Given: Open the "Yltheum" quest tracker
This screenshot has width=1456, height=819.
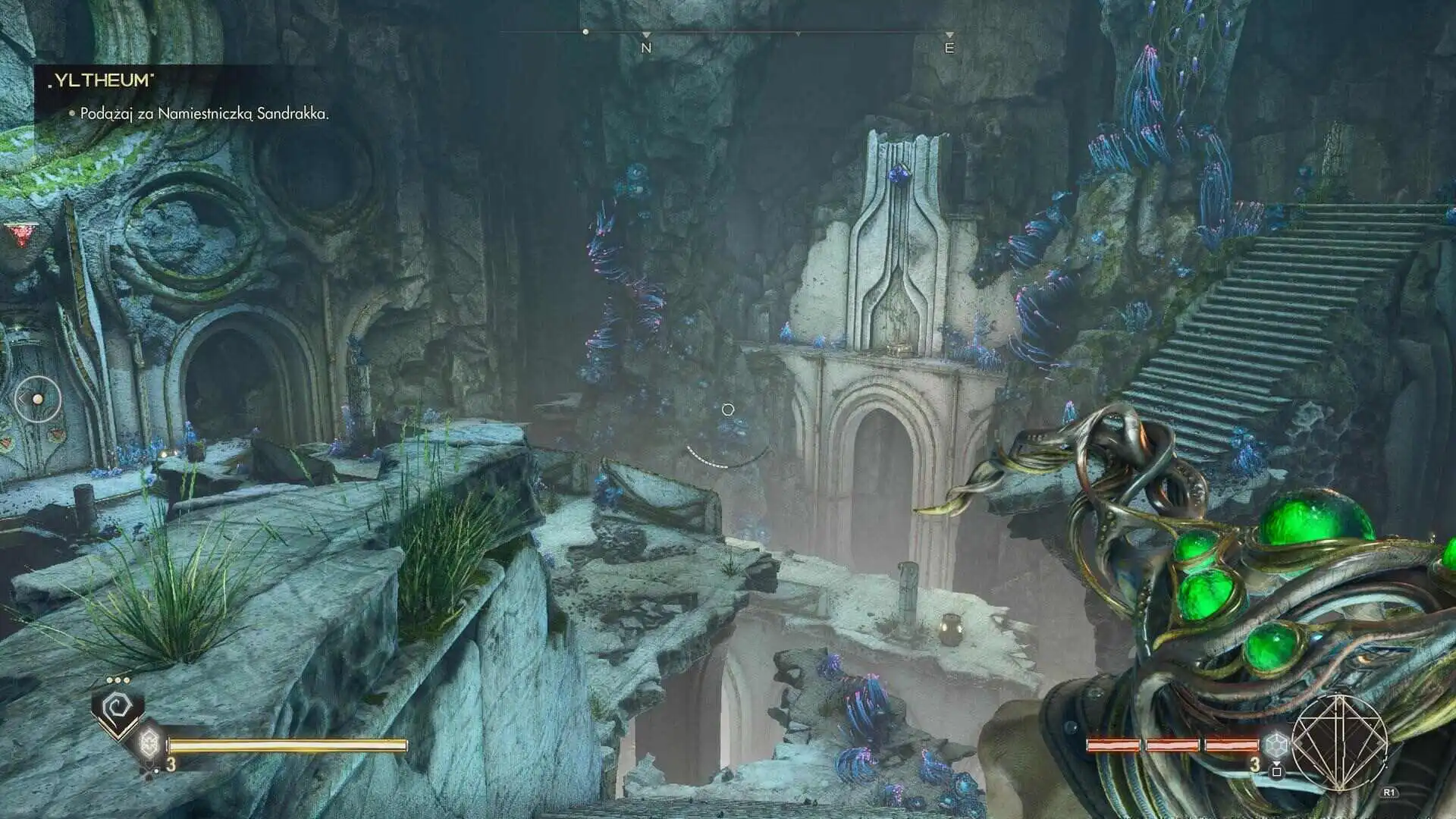Looking at the screenshot, I should point(102,81).
